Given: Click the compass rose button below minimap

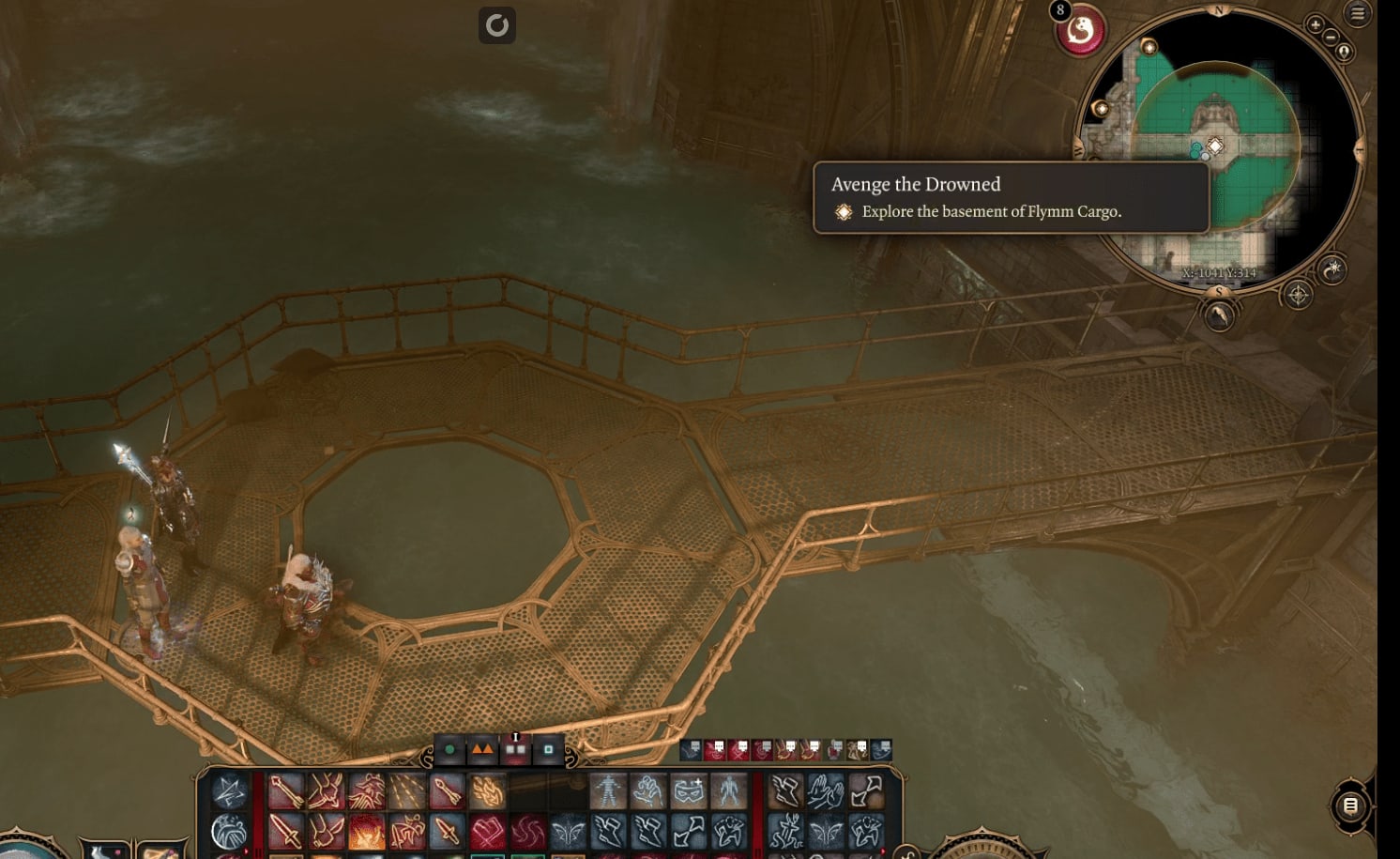Looking at the screenshot, I should pos(1298,296).
